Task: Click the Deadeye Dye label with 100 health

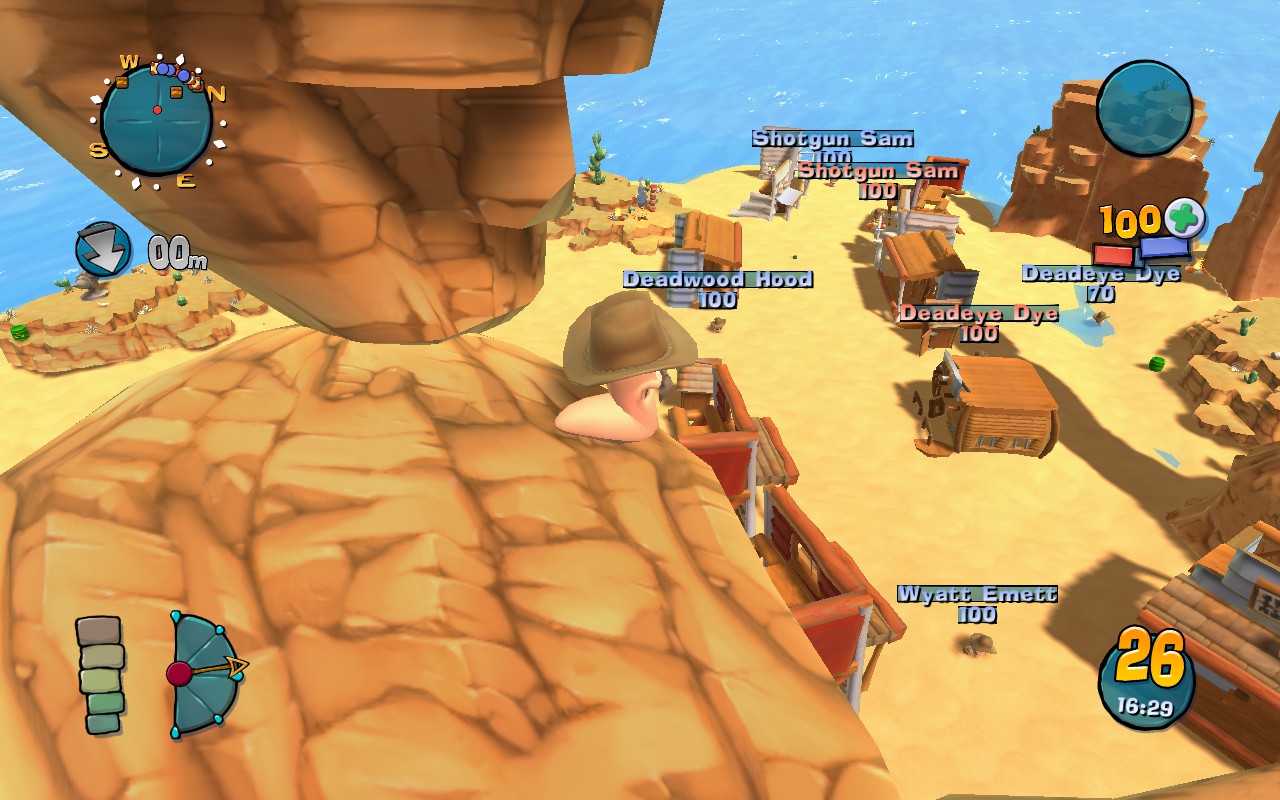Action: 981,313
